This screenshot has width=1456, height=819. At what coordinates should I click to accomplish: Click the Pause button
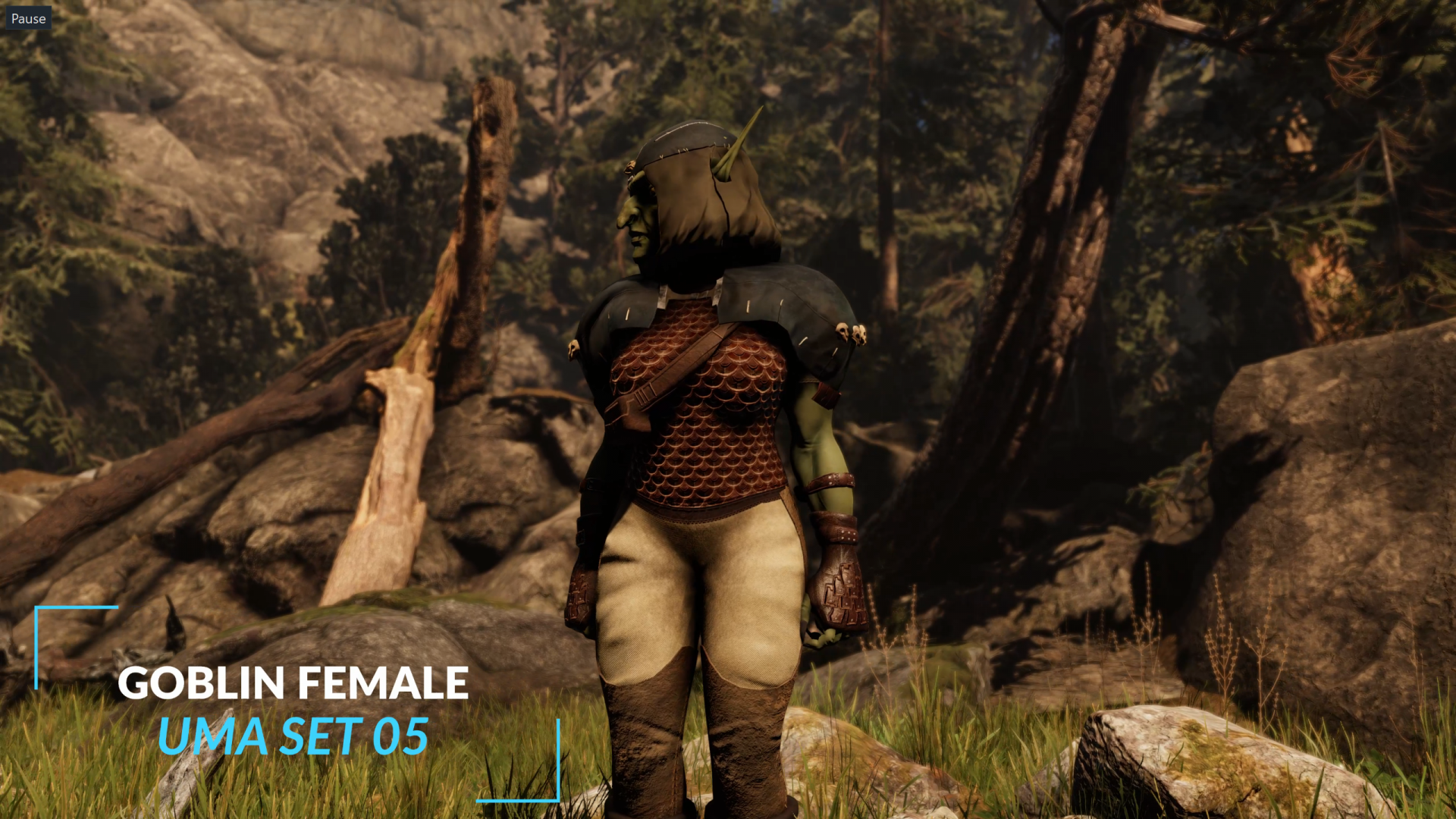(28, 18)
